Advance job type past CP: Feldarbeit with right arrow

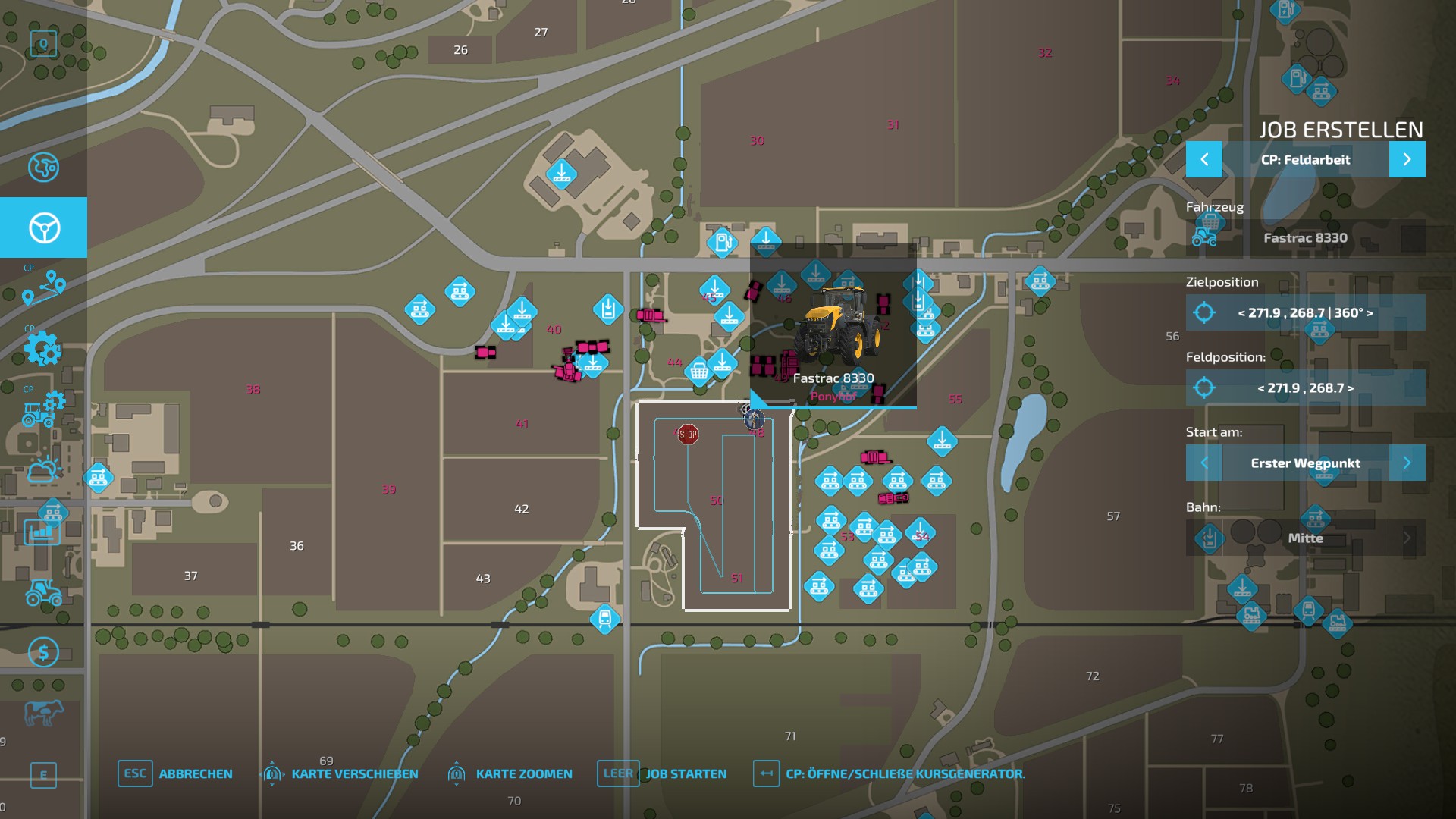(1408, 159)
